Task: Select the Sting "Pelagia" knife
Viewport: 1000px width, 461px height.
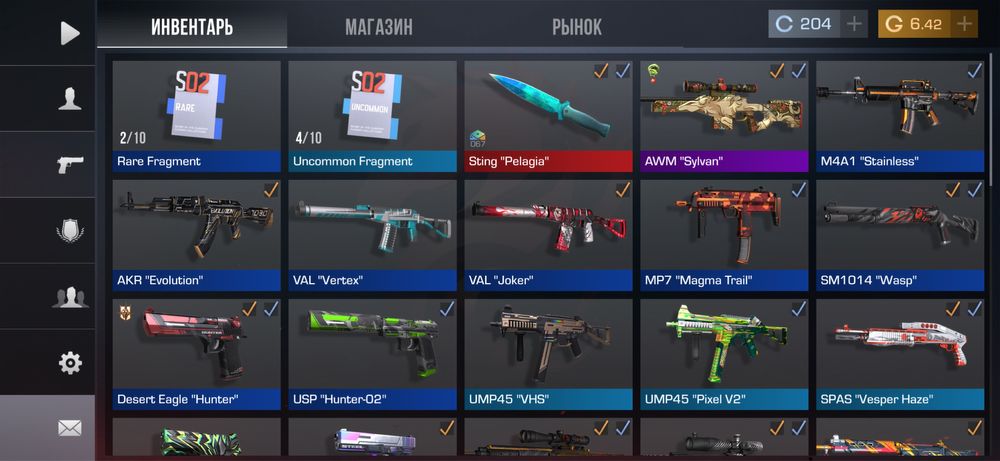Action: click(548, 115)
